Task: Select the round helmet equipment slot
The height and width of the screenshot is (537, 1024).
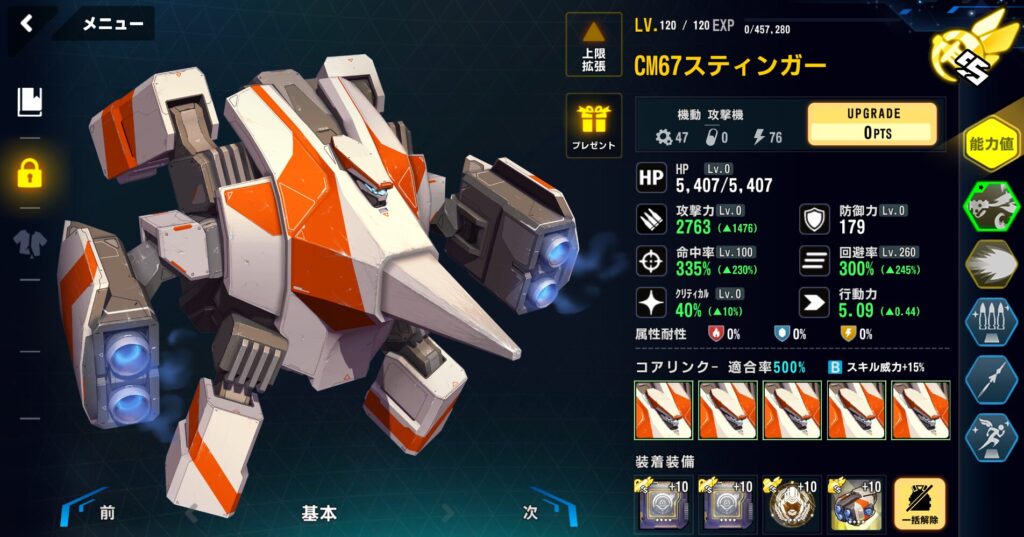Action: coord(791,504)
